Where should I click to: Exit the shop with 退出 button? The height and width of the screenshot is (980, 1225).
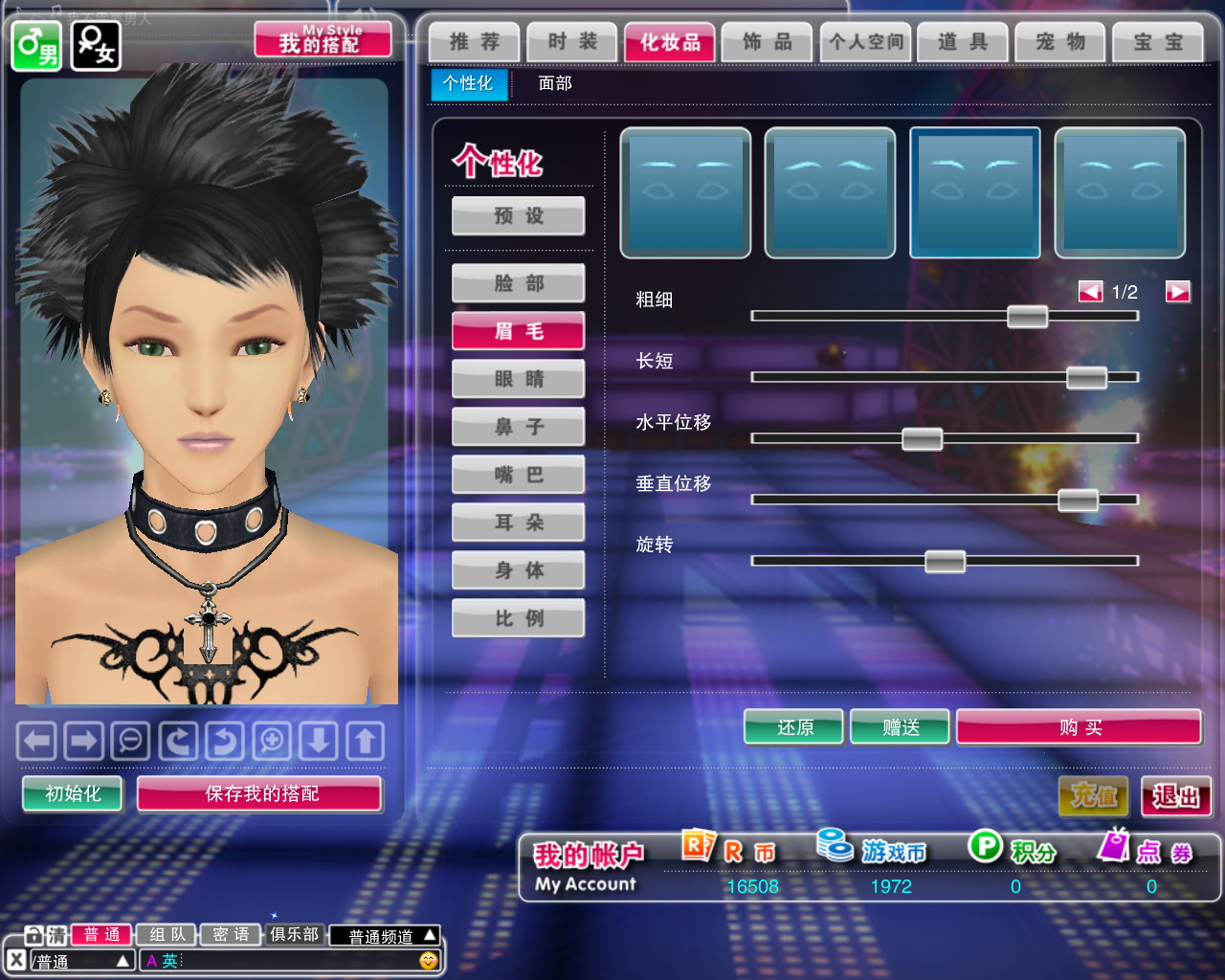[x=1176, y=796]
